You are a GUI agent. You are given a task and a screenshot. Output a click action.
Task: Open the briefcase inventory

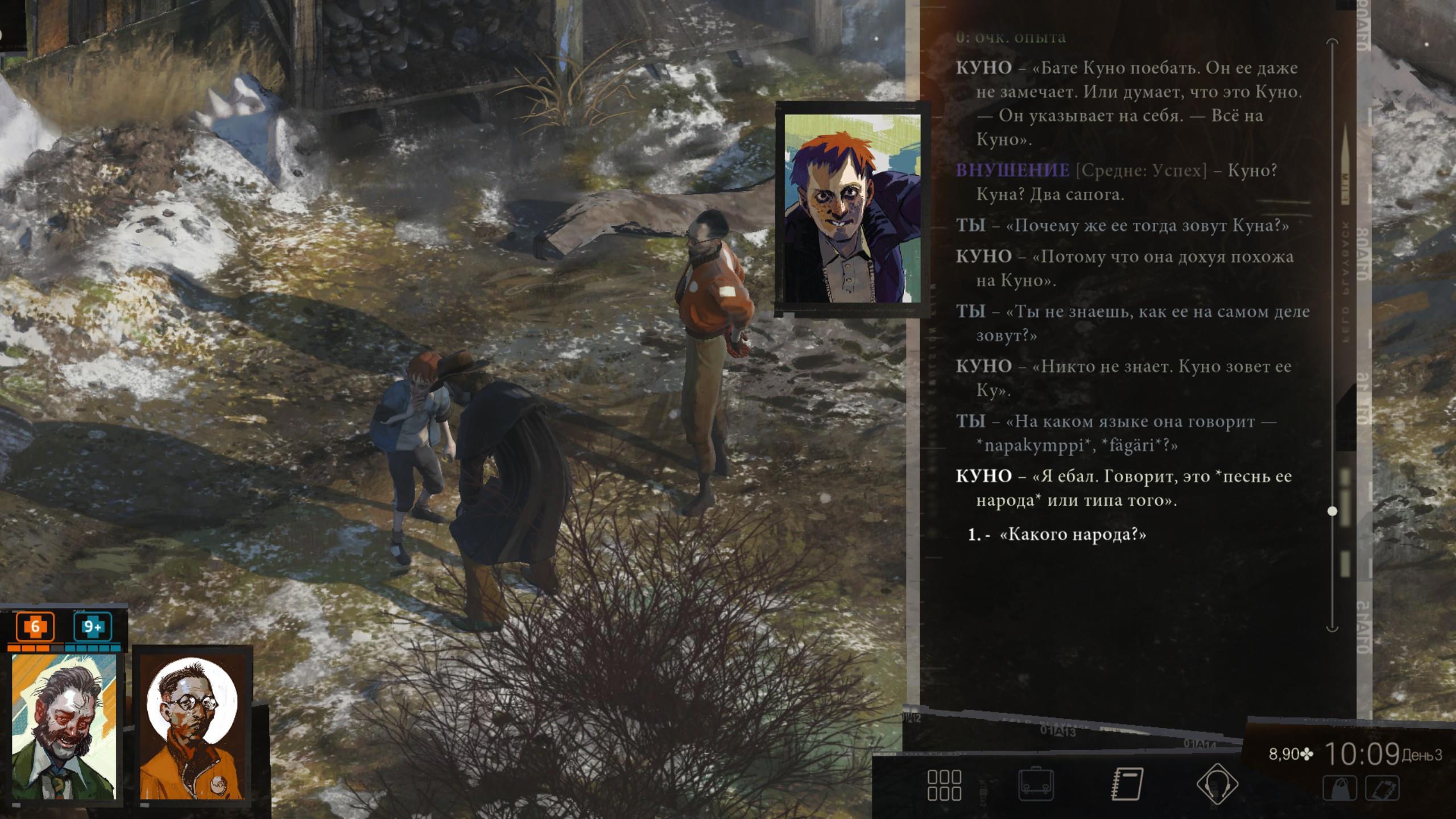(x=1036, y=785)
